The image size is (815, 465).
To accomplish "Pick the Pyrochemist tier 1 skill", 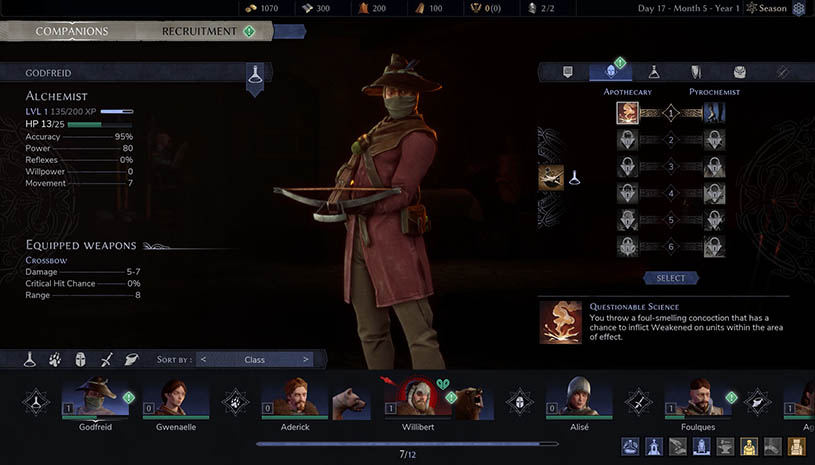I will point(714,113).
